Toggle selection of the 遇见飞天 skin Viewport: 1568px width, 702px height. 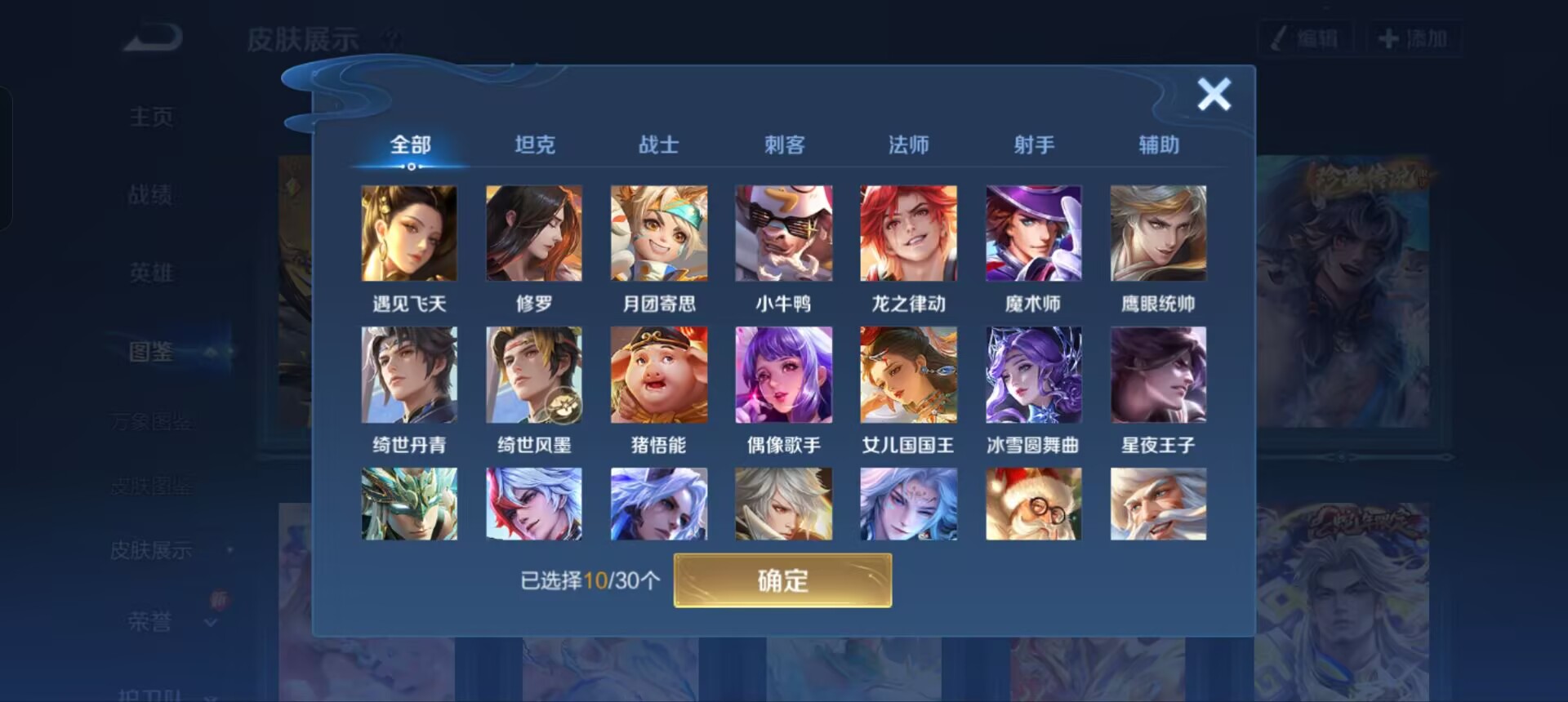pos(408,233)
